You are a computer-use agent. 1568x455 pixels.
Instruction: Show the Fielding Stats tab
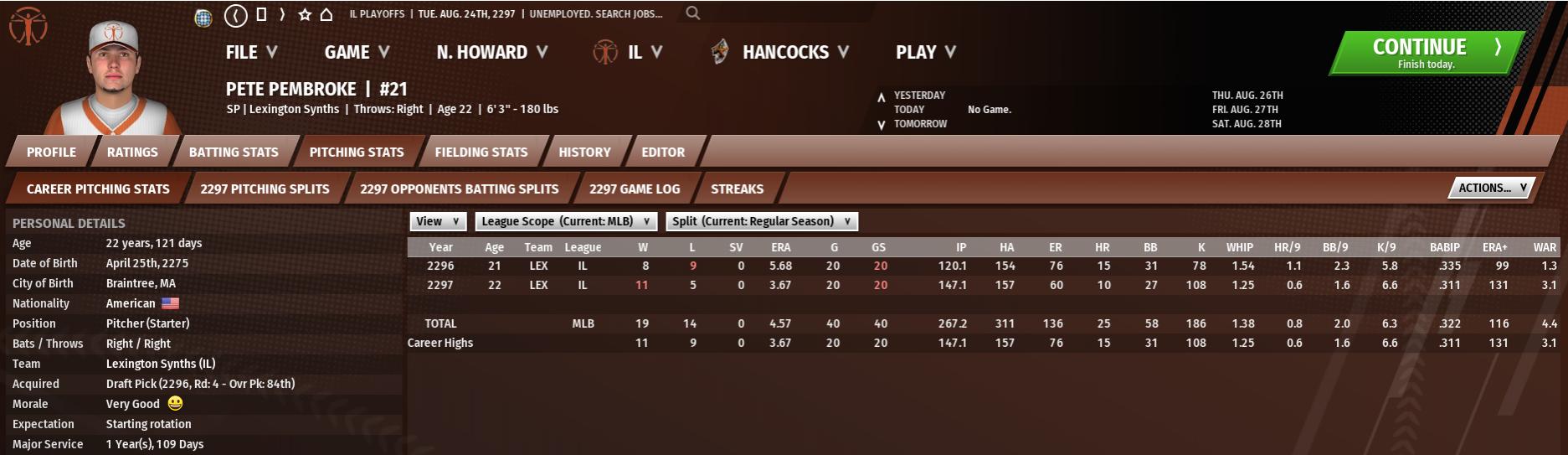tap(481, 152)
